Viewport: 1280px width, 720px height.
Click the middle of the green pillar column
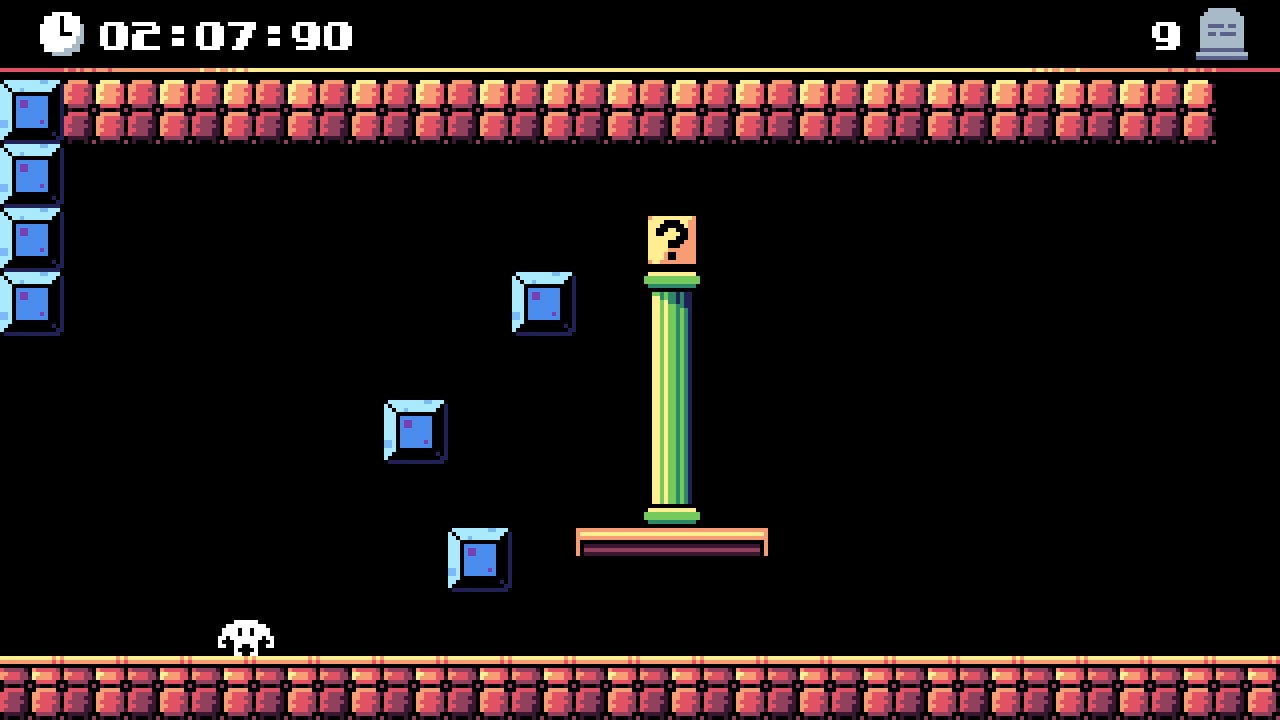pyautogui.click(x=672, y=400)
